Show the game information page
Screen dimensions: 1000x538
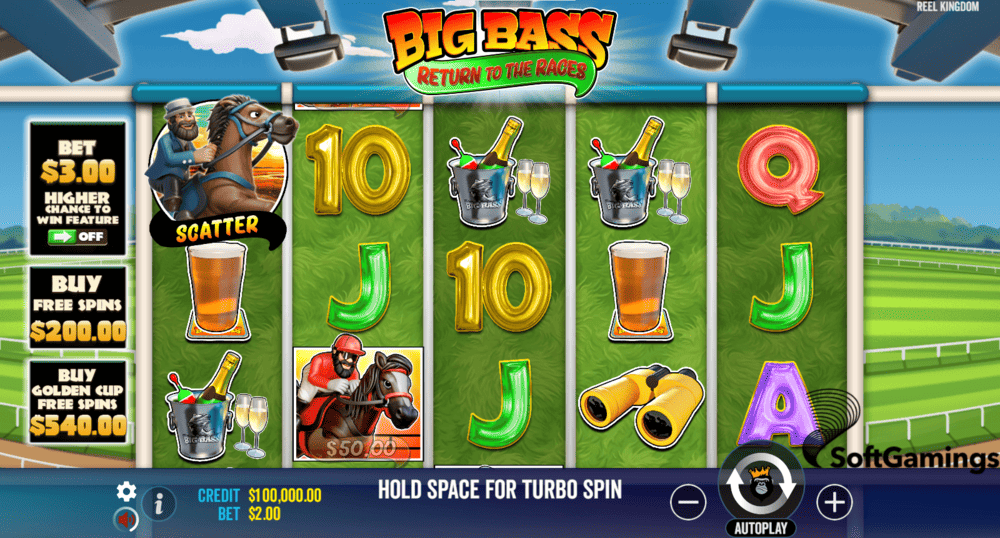coord(158,503)
